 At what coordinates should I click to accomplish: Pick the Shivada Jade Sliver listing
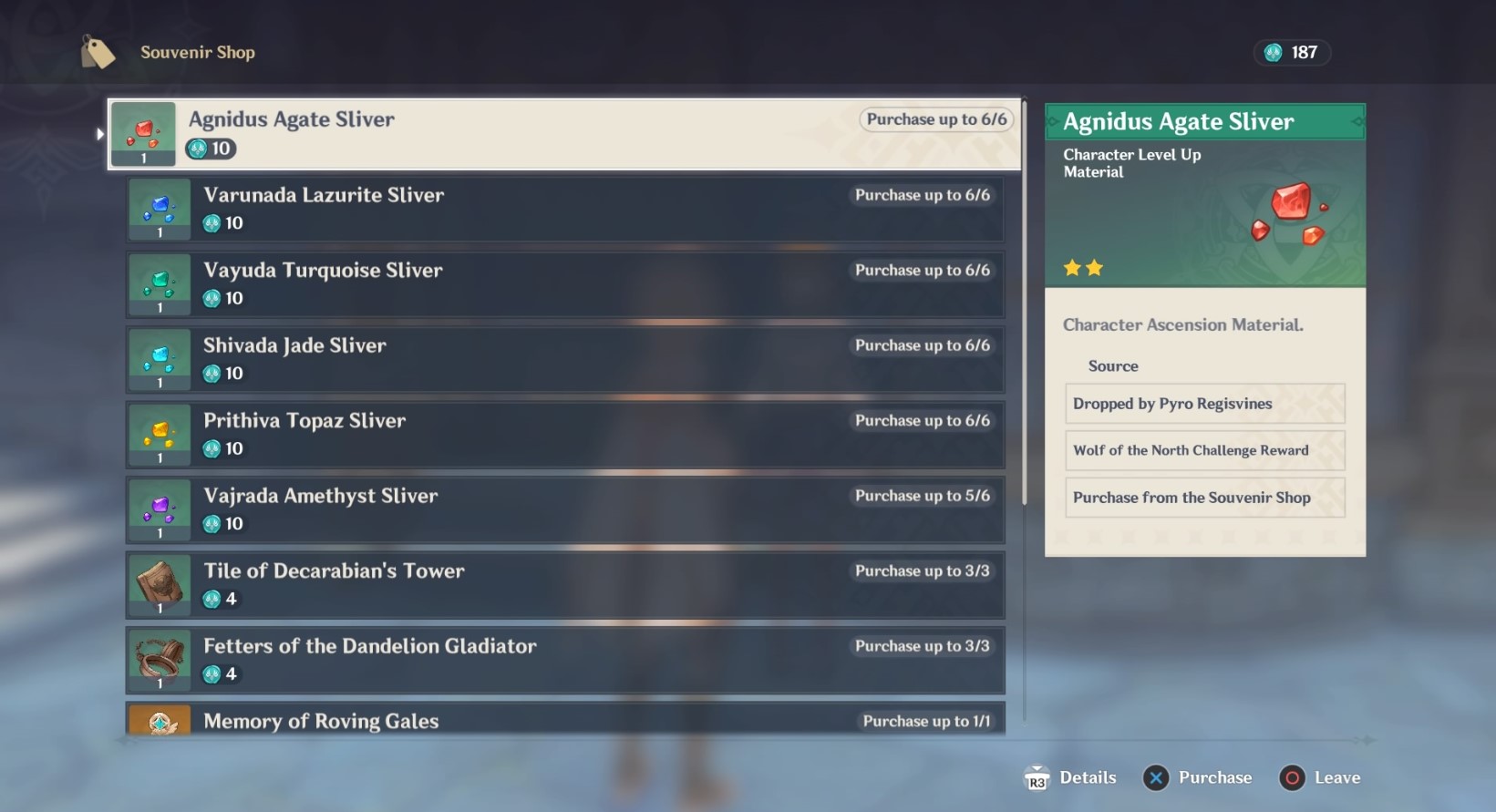point(565,359)
